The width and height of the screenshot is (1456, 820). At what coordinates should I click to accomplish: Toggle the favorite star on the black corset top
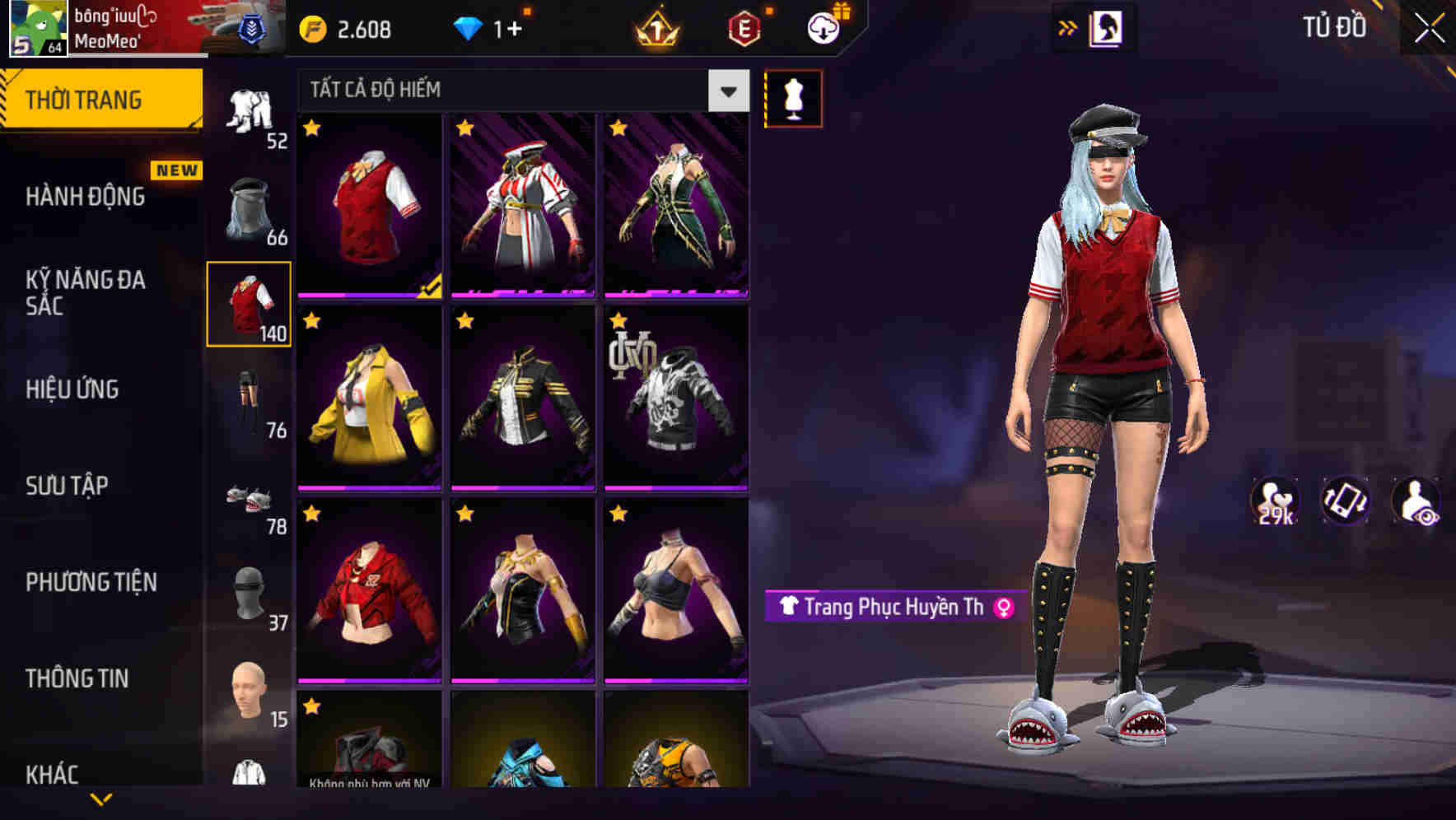pyautogui.click(x=464, y=513)
